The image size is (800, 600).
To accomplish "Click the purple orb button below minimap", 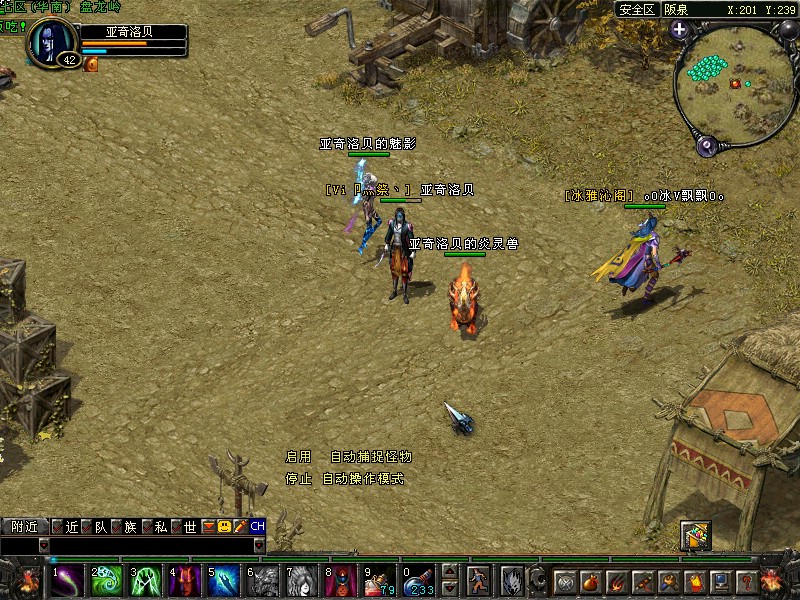I will [x=708, y=145].
